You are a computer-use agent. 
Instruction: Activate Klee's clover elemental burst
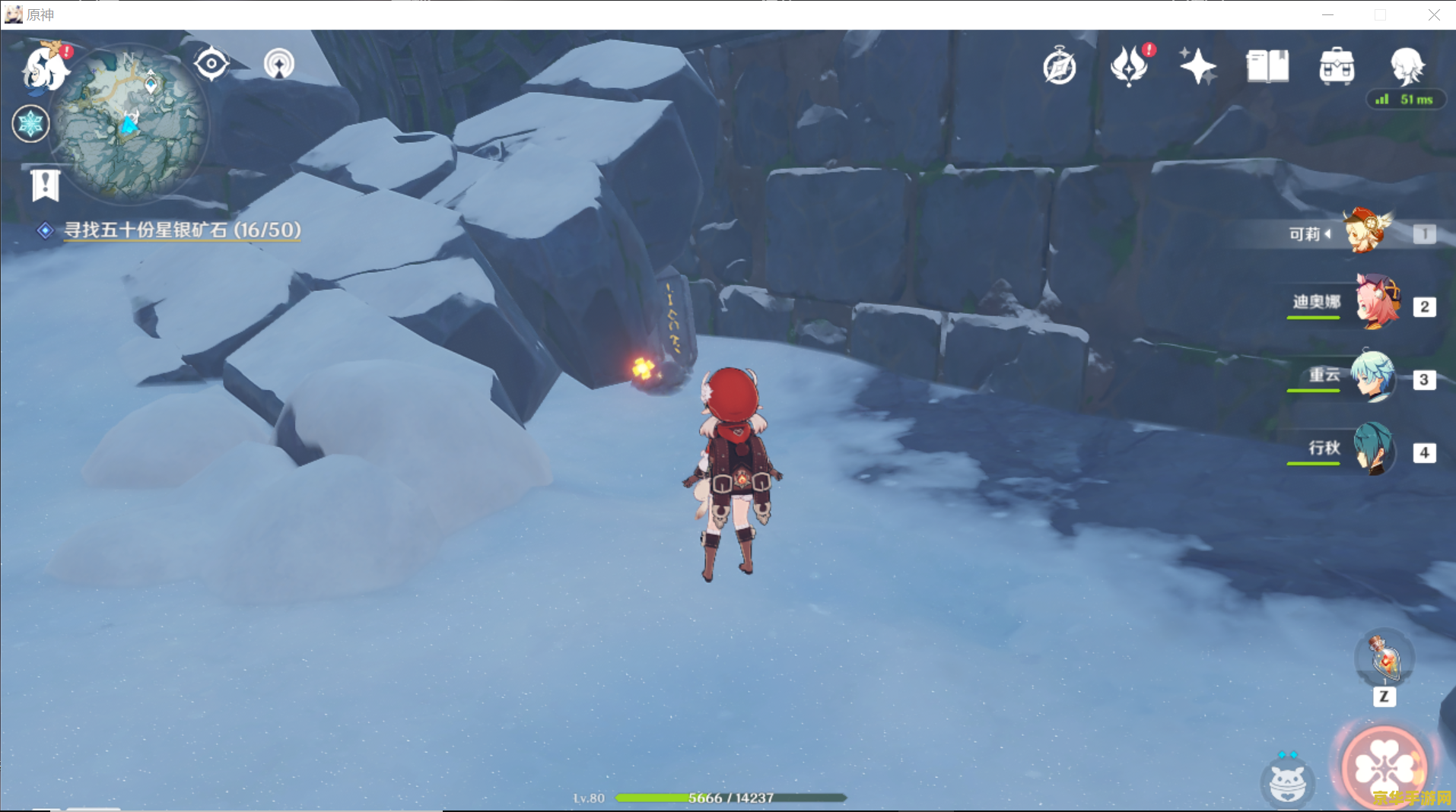point(1384,768)
